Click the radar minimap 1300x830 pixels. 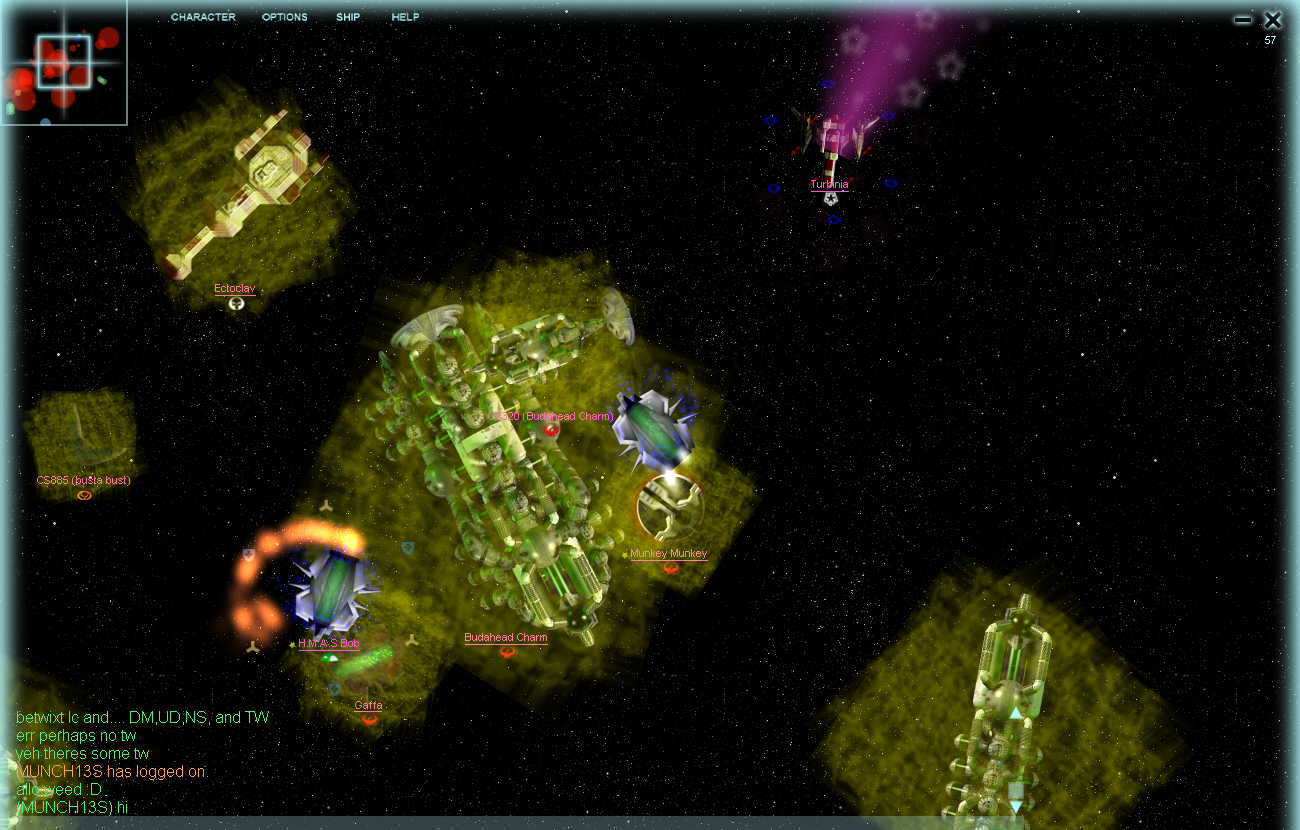point(63,62)
